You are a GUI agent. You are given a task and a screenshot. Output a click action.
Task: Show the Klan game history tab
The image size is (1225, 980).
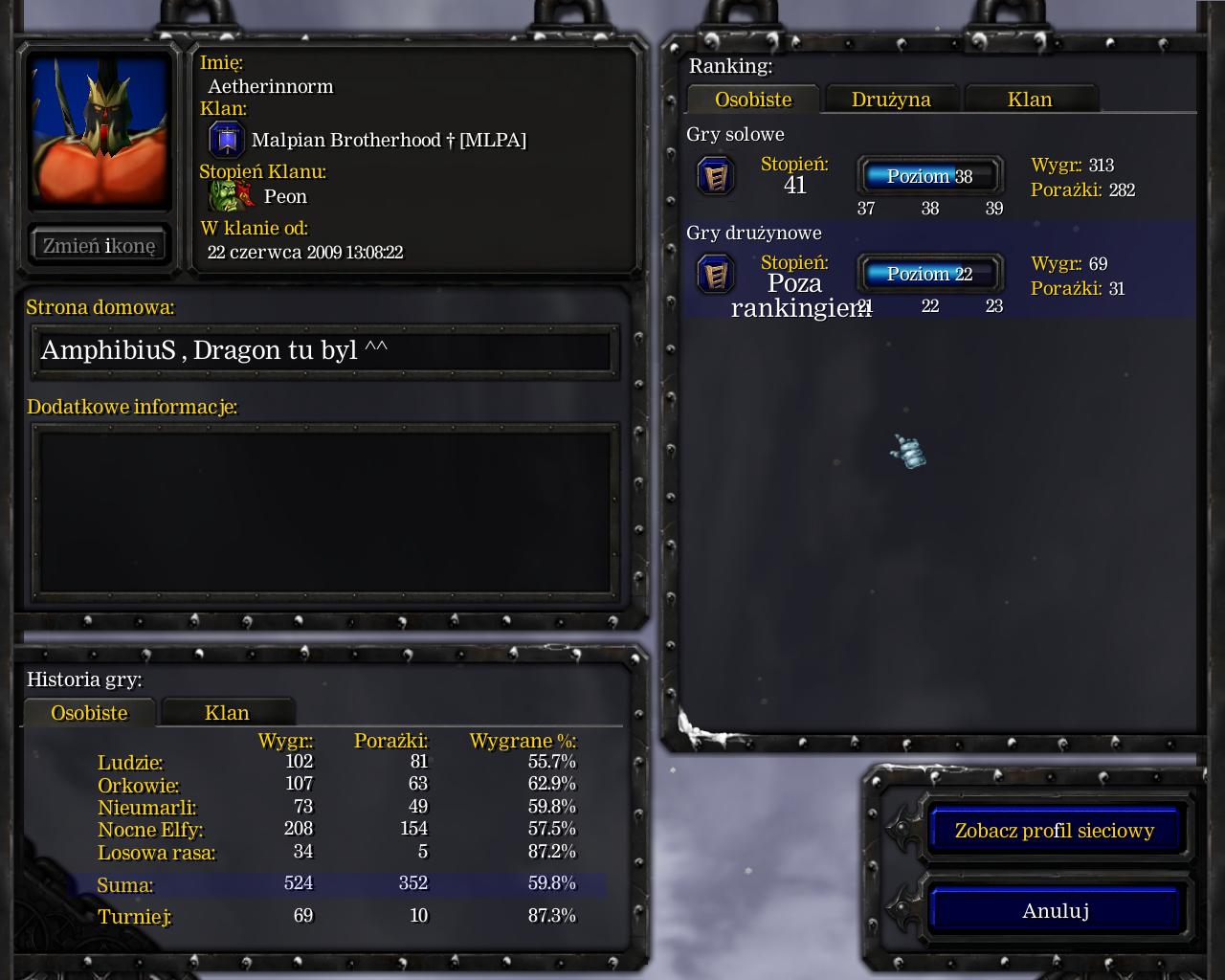tap(227, 713)
